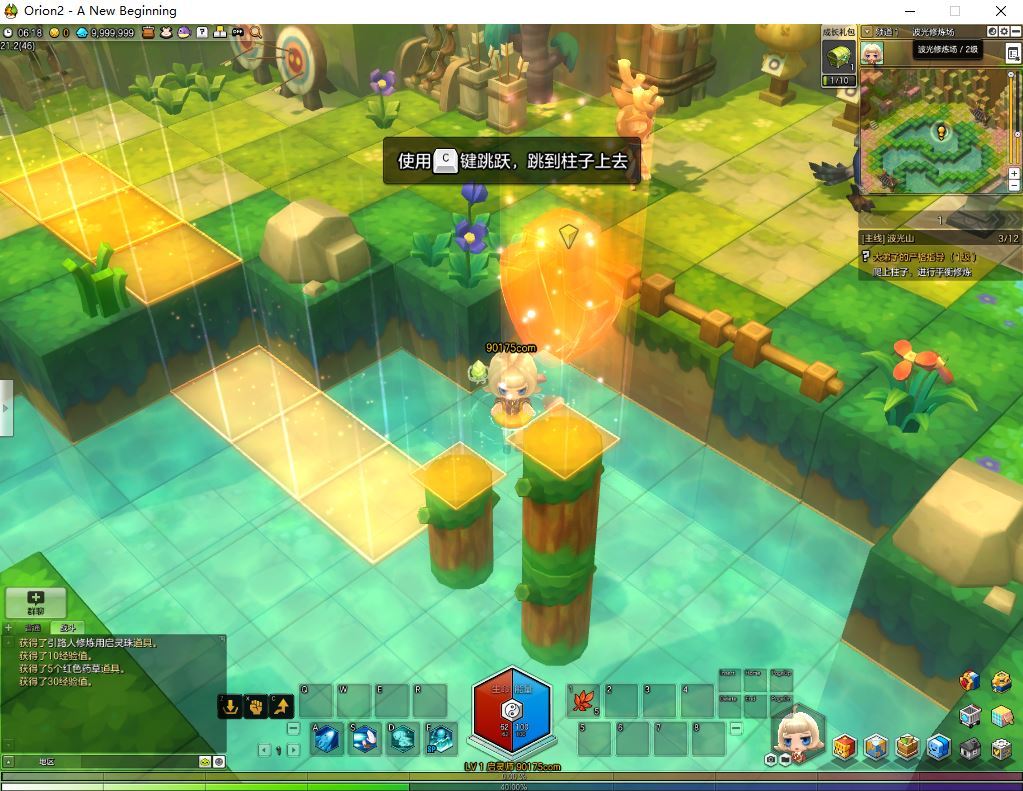Trigger the D slot skill icon
This screenshot has width=1023, height=791.
click(403, 739)
